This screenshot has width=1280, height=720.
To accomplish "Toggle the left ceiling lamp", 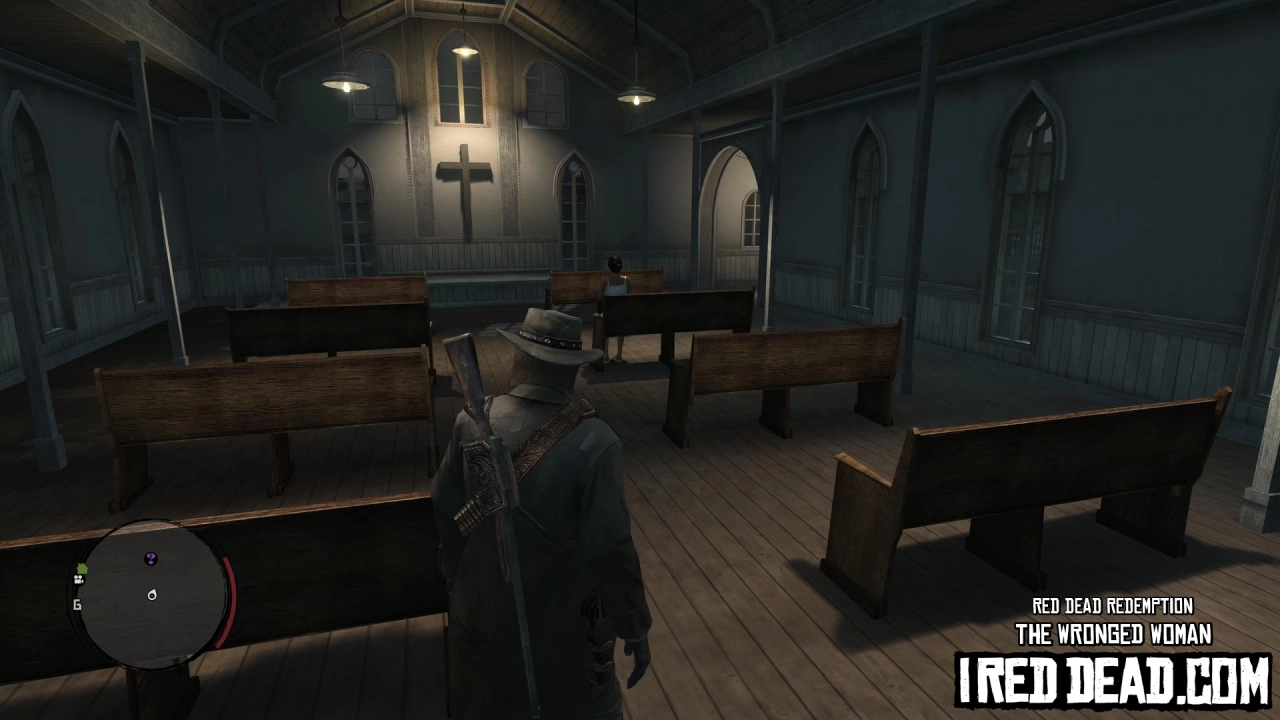I will 346,82.
